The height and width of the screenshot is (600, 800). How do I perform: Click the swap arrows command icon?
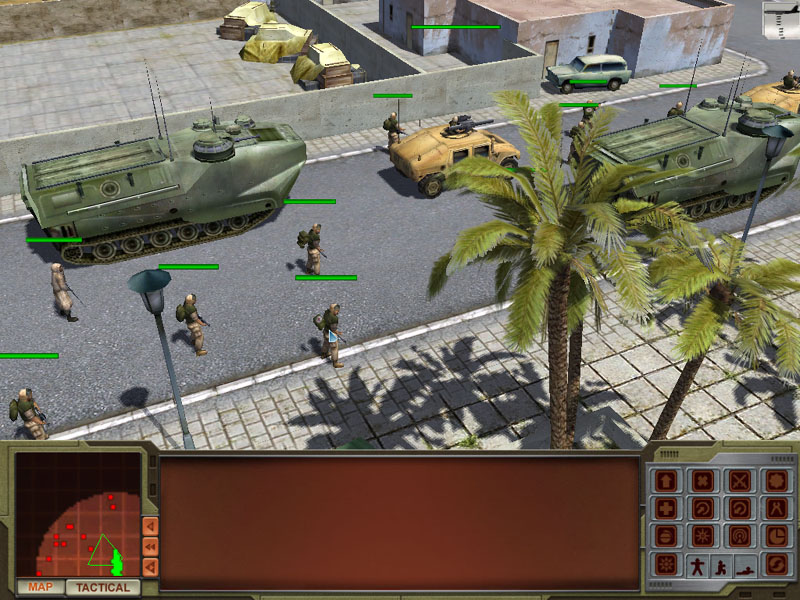point(776,565)
